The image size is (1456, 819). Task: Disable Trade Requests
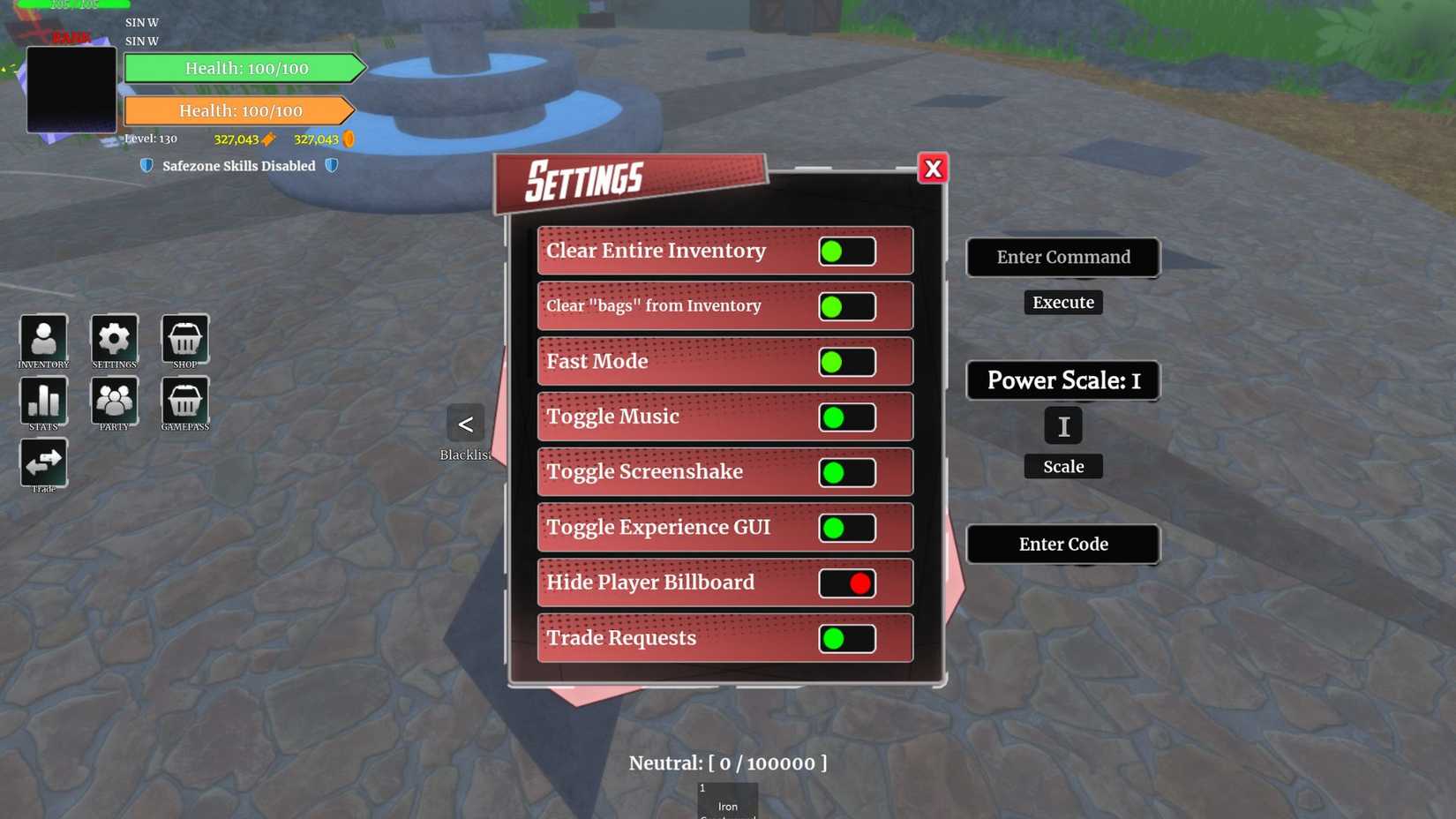(844, 638)
